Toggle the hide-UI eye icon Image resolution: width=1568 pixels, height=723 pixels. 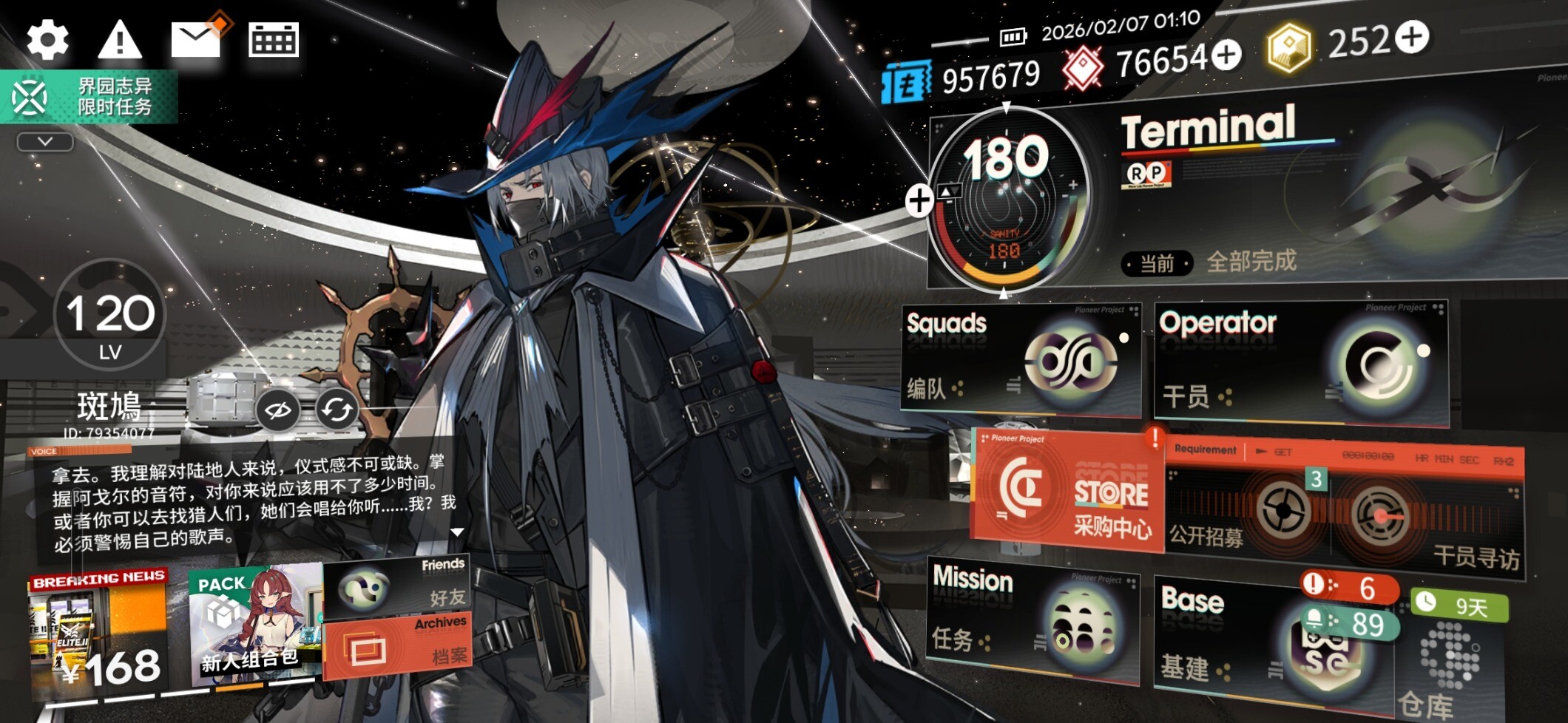coord(278,410)
